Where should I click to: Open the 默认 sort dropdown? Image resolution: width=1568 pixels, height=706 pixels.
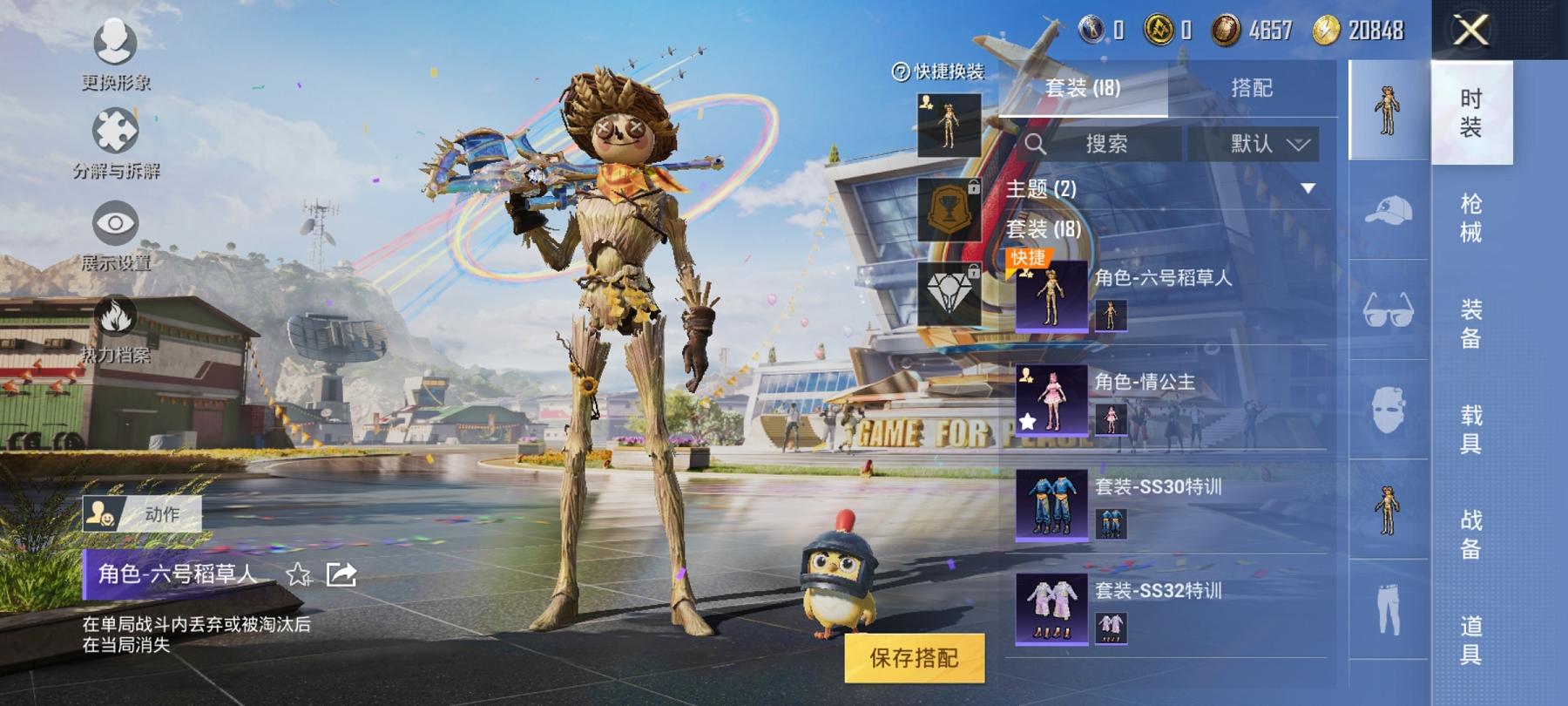pos(1268,144)
